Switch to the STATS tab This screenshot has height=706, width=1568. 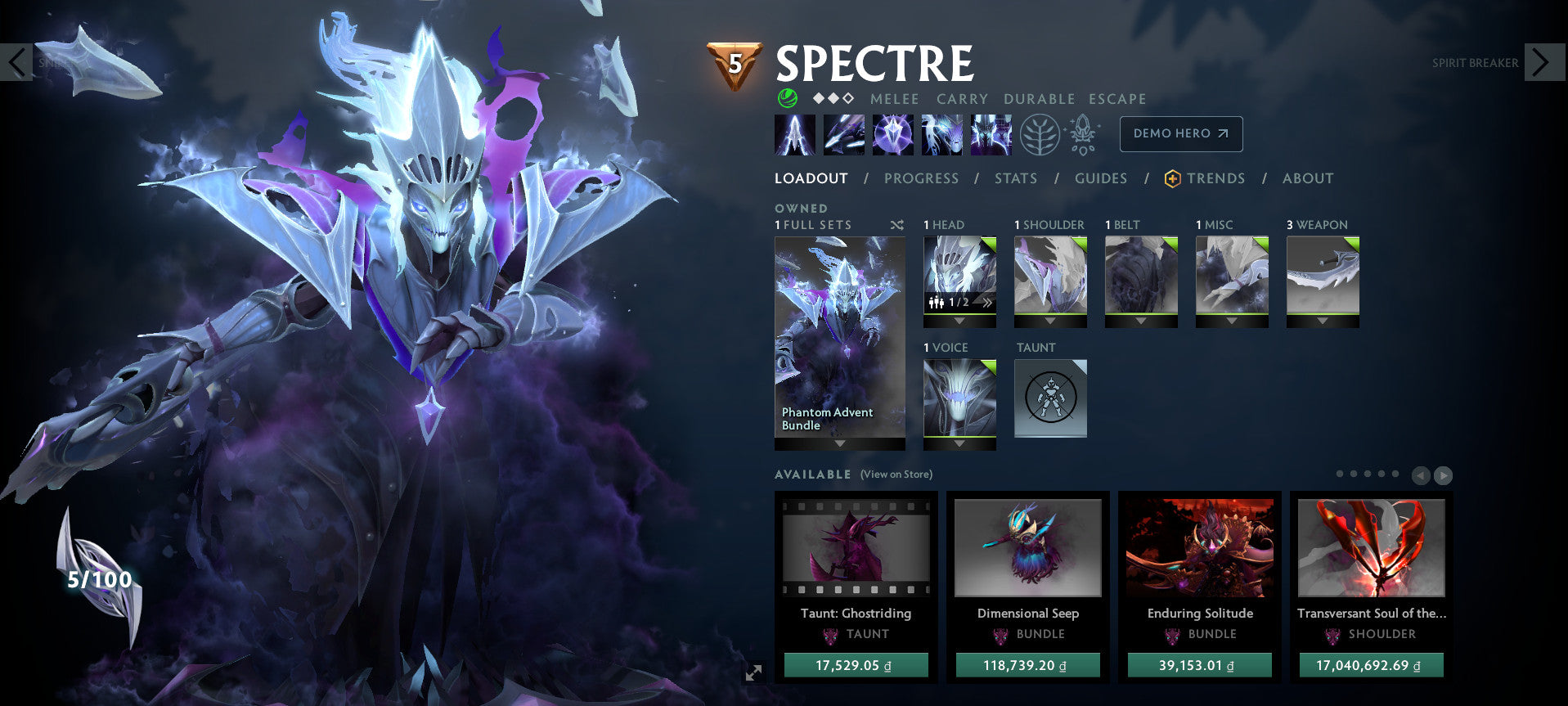(x=1016, y=178)
